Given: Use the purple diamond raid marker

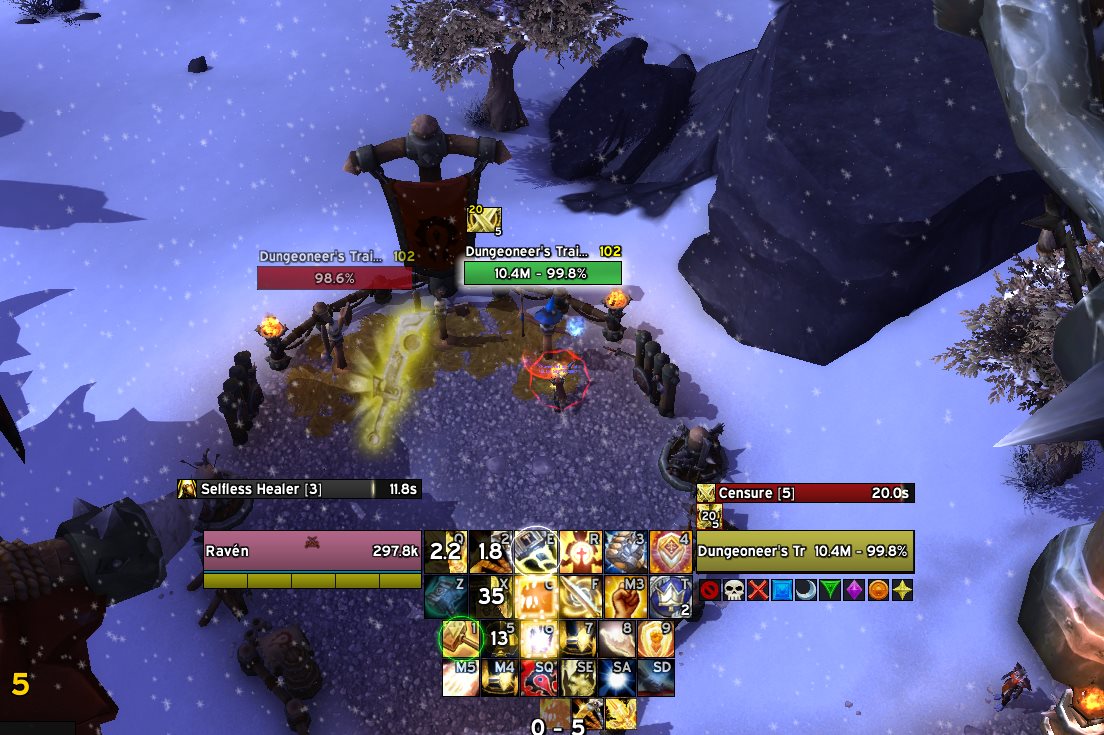Looking at the screenshot, I should click(854, 590).
